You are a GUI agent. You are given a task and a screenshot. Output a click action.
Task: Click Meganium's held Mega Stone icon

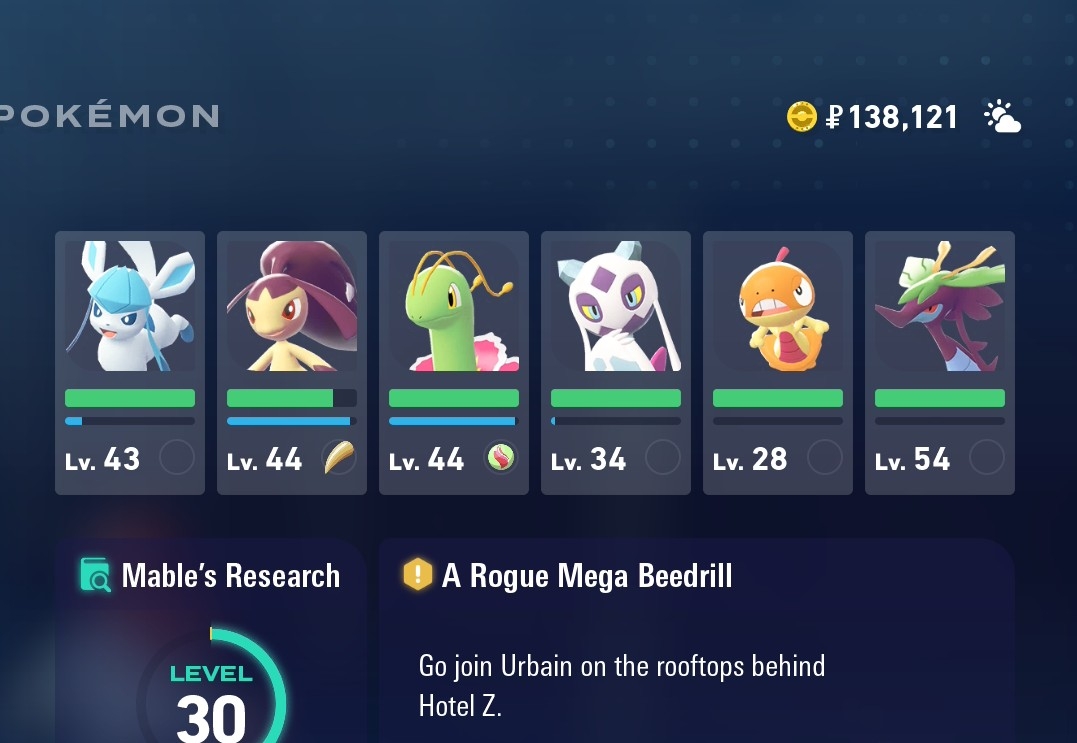coord(501,458)
